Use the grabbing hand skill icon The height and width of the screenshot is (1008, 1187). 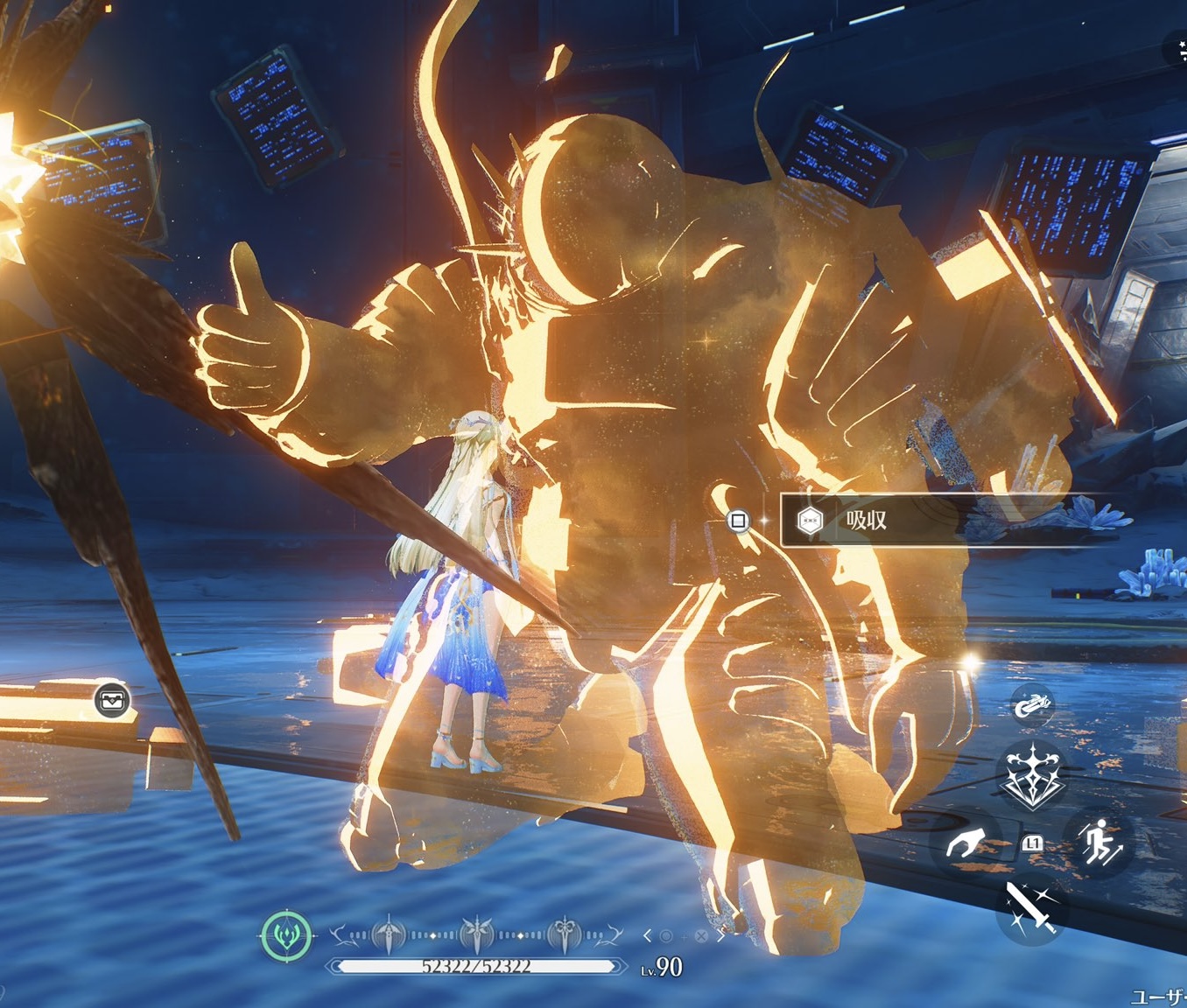coord(966,843)
